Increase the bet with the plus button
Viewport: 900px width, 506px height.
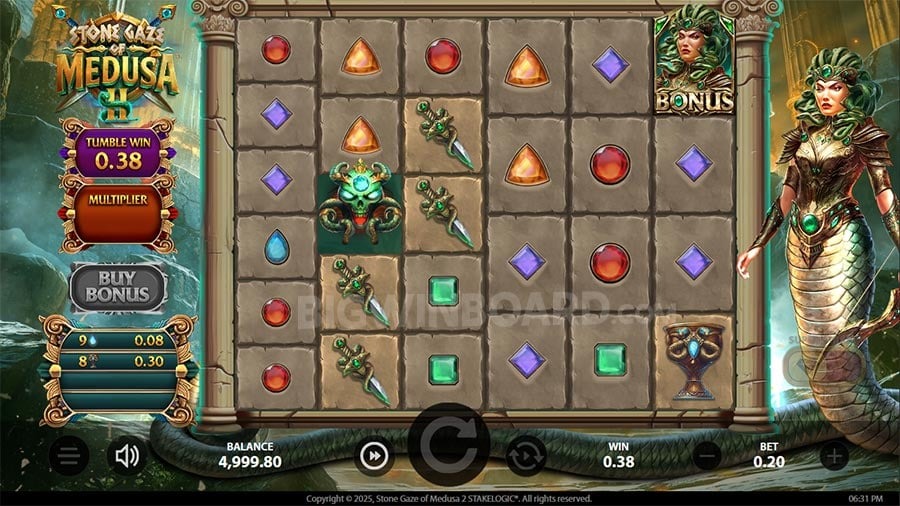833,456
